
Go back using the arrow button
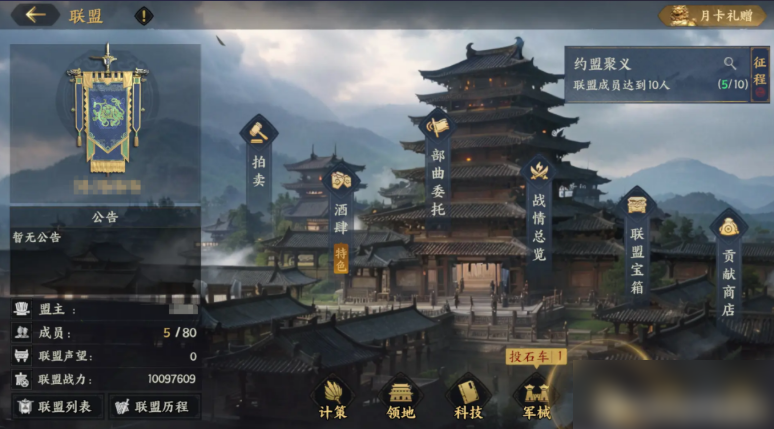click(x=38, y=15)
